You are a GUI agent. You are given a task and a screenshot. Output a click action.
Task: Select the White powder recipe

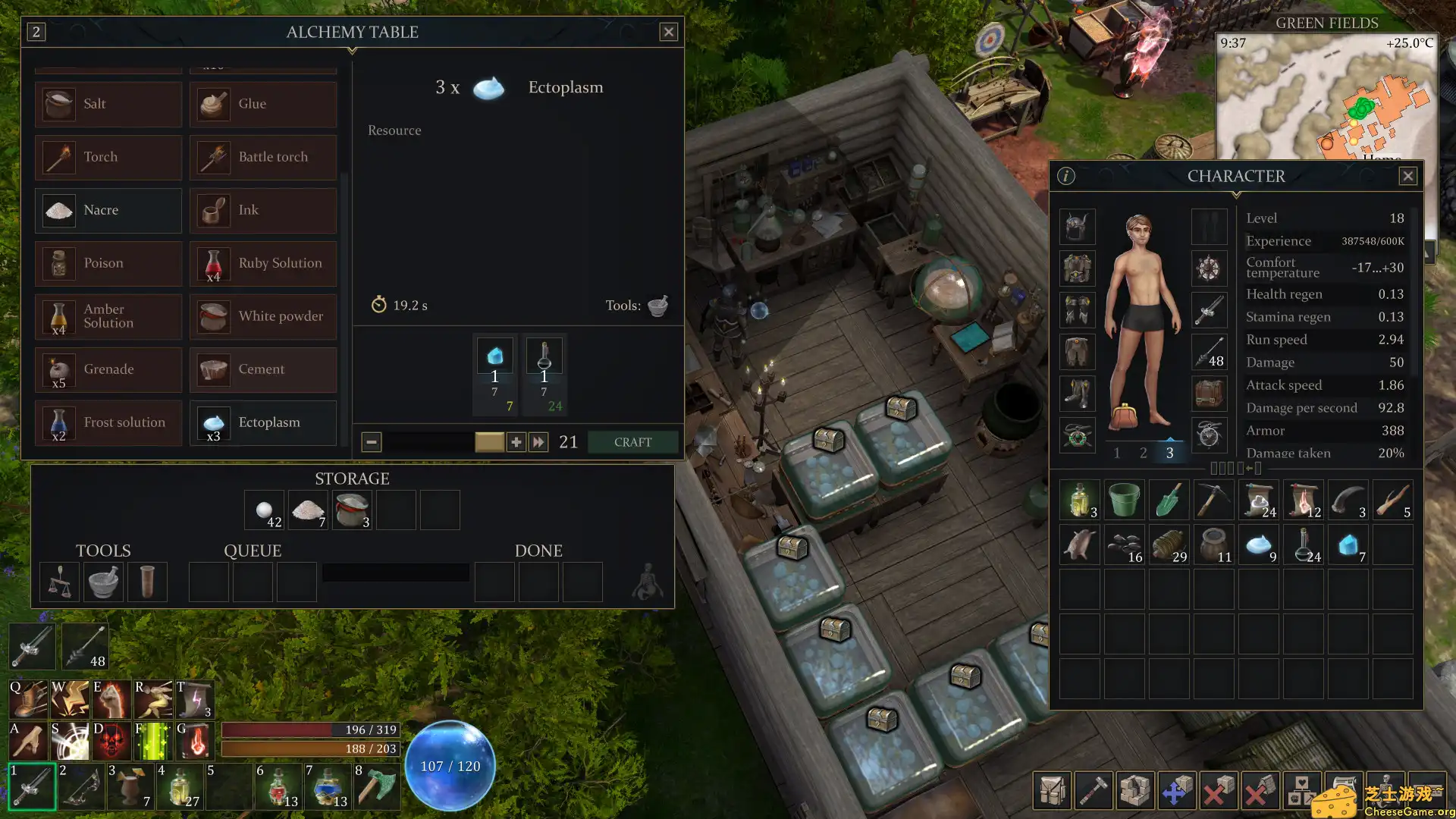(x=263, y=316)
